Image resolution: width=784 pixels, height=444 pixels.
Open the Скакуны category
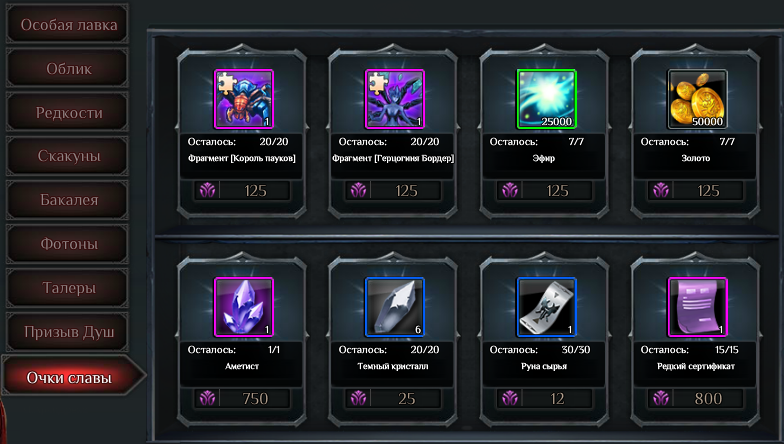click(69, 156)
